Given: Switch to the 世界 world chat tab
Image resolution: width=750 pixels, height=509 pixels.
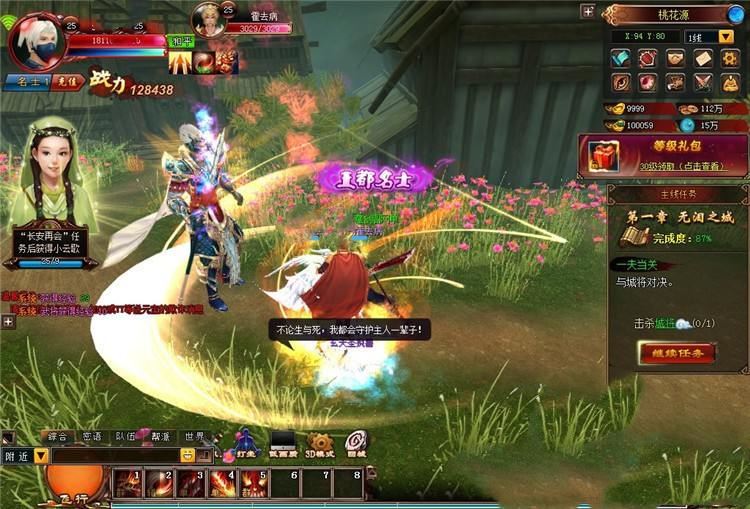Looking at the screenshot, I should (x=194, y=437).
